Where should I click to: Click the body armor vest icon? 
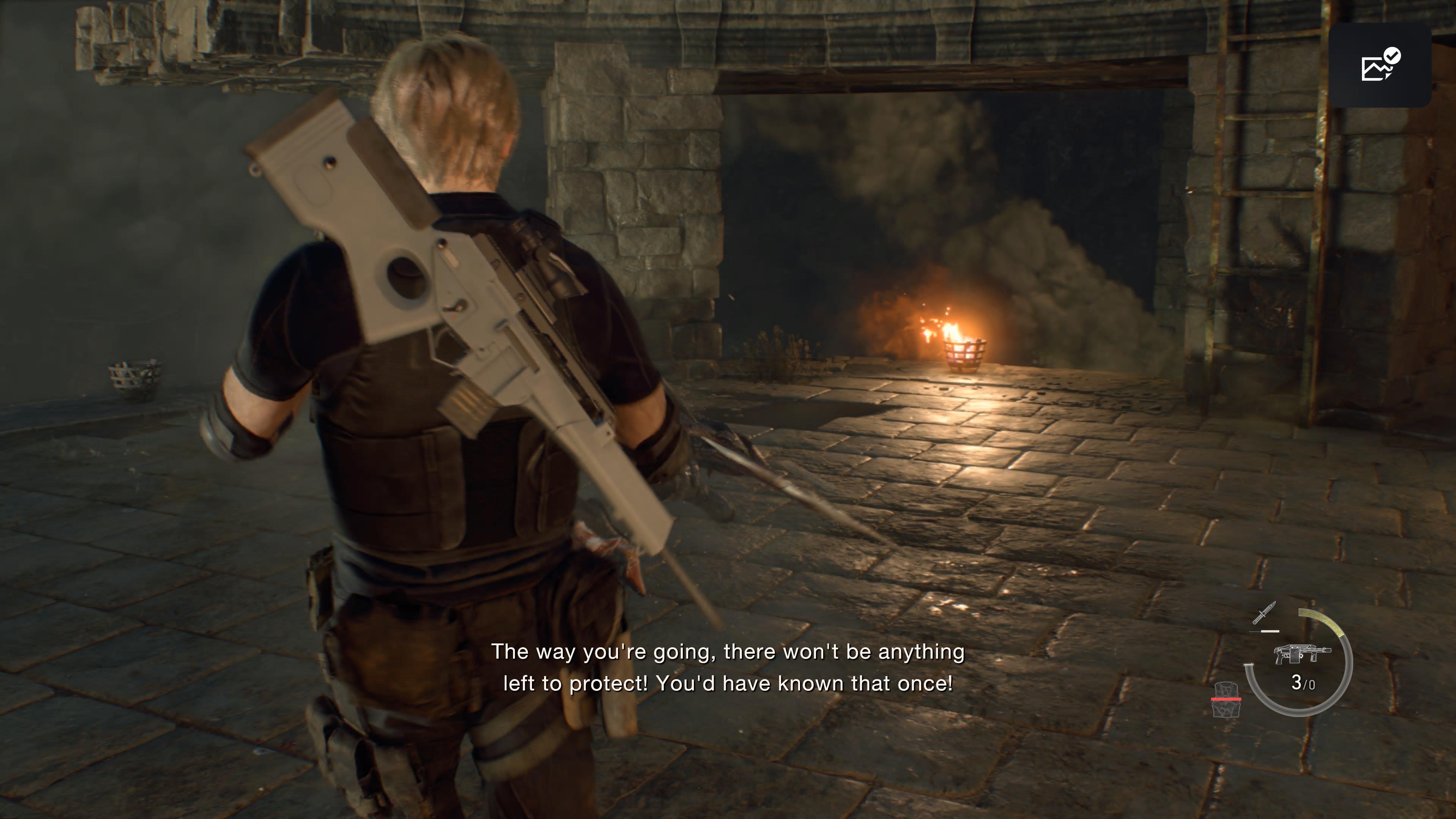point(1226,700)
